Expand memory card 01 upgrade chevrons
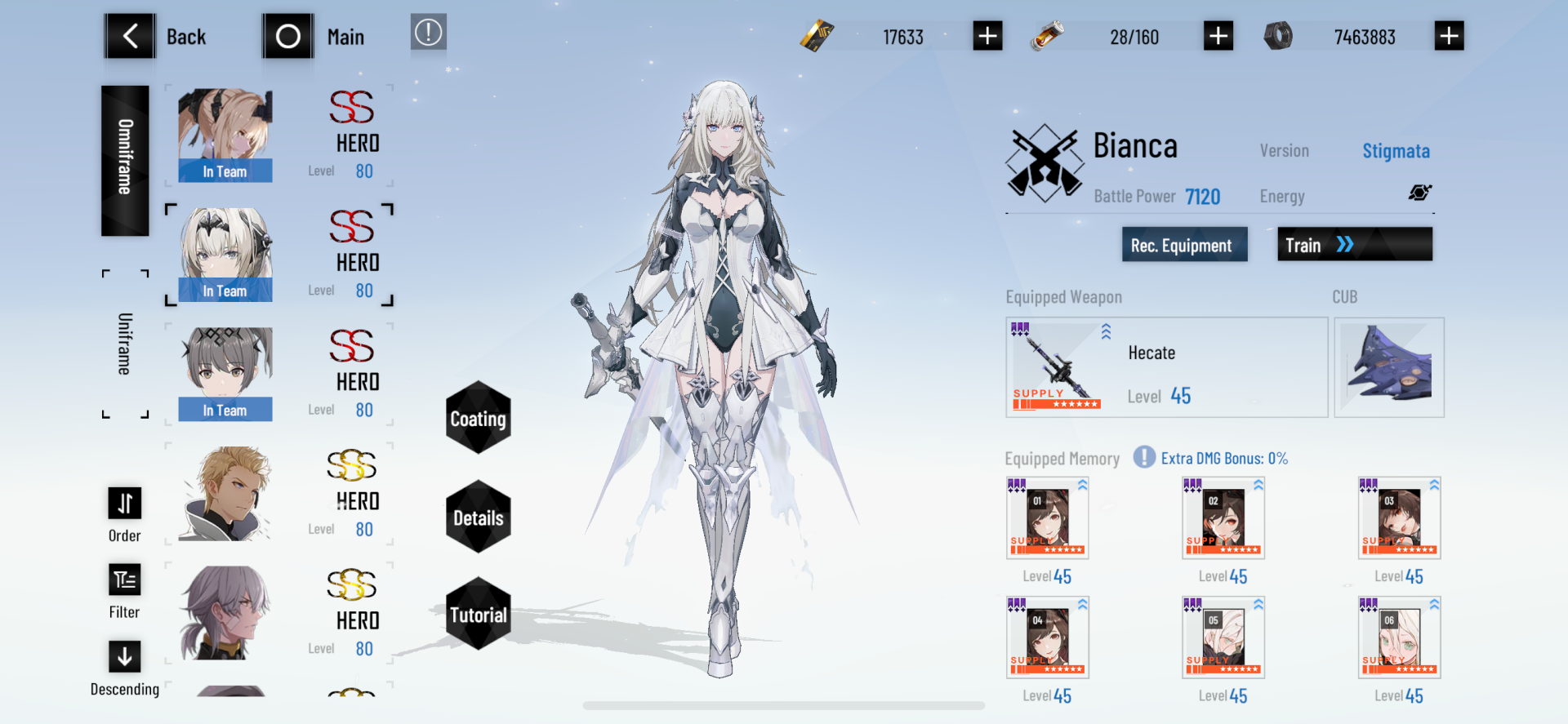Screen dimensions: 1568x724 (1081, 483)
